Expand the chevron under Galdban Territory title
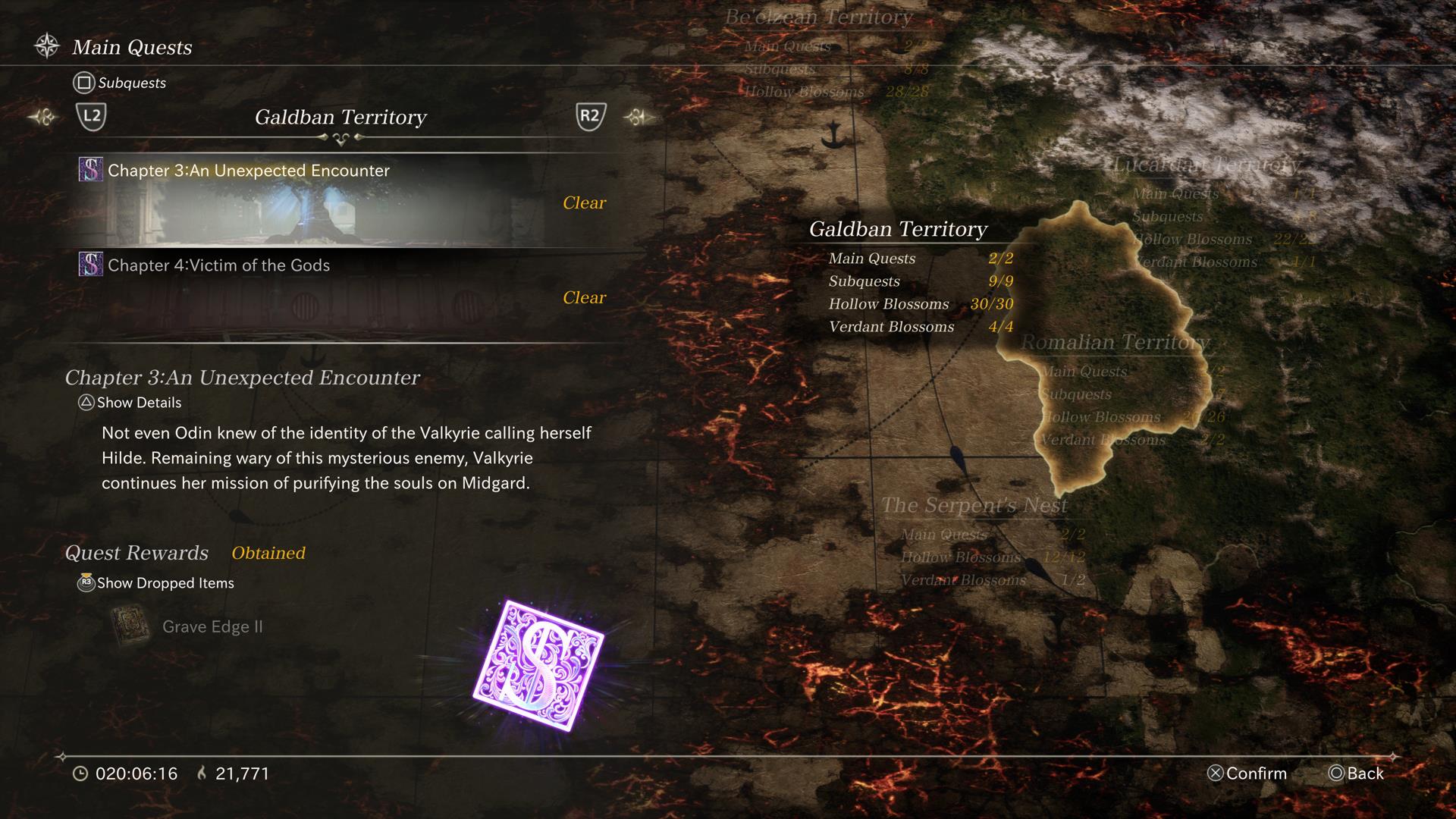1456x819 pixels. pos(340,136)
